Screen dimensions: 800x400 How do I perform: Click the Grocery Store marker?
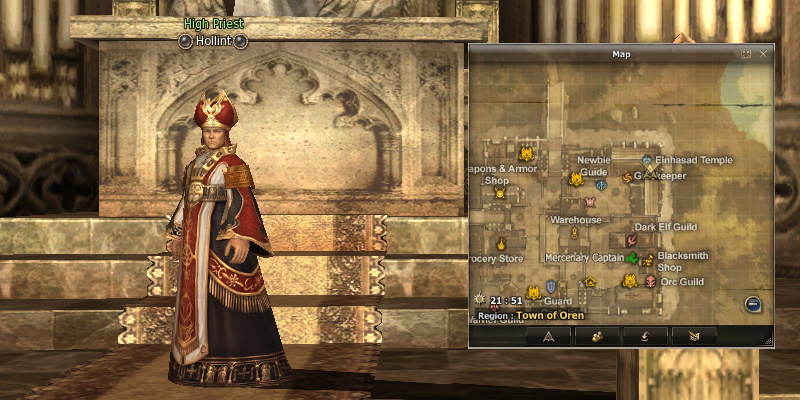502,244
